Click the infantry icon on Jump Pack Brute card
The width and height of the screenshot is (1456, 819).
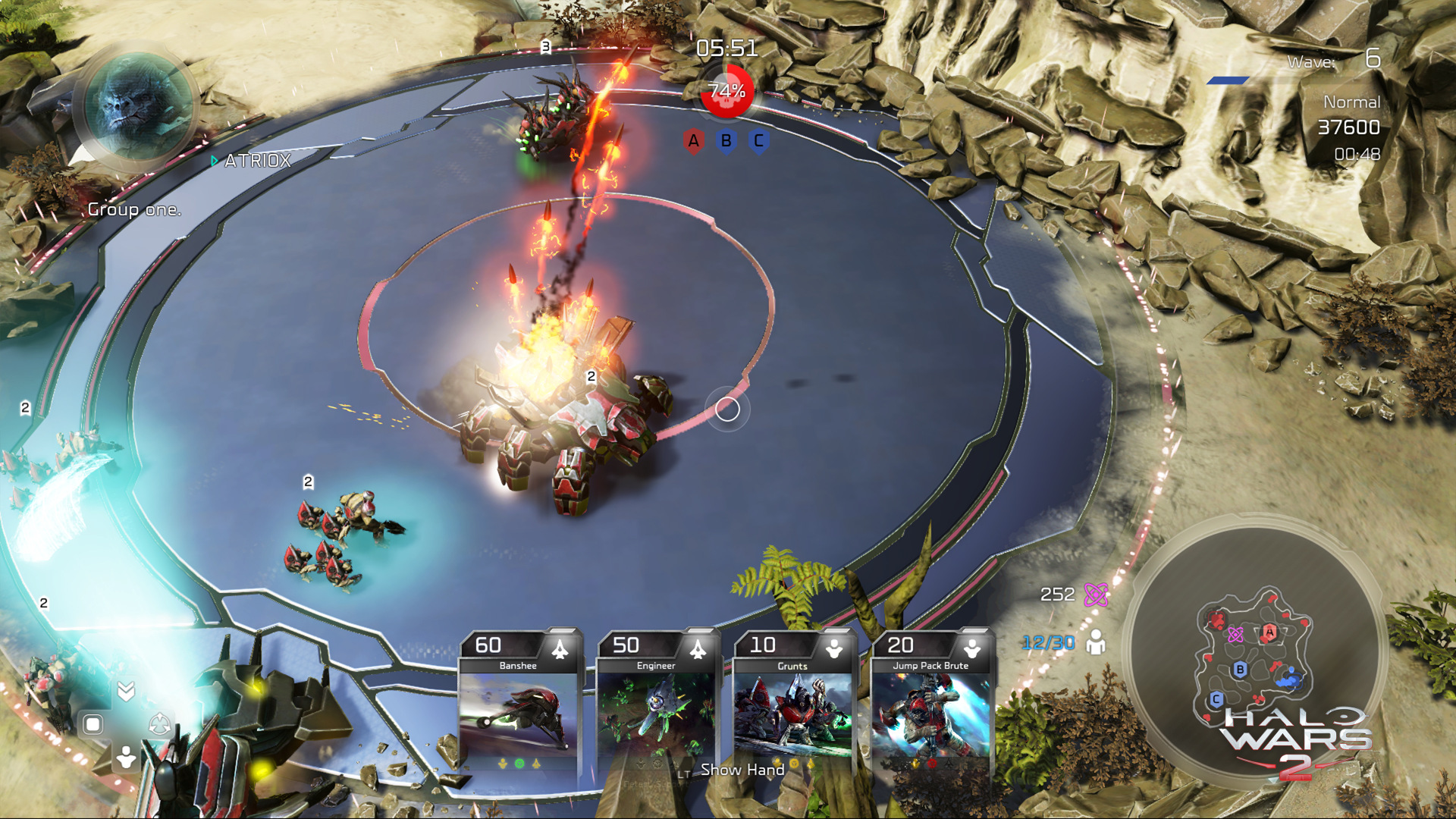click(x=973, y=647)
